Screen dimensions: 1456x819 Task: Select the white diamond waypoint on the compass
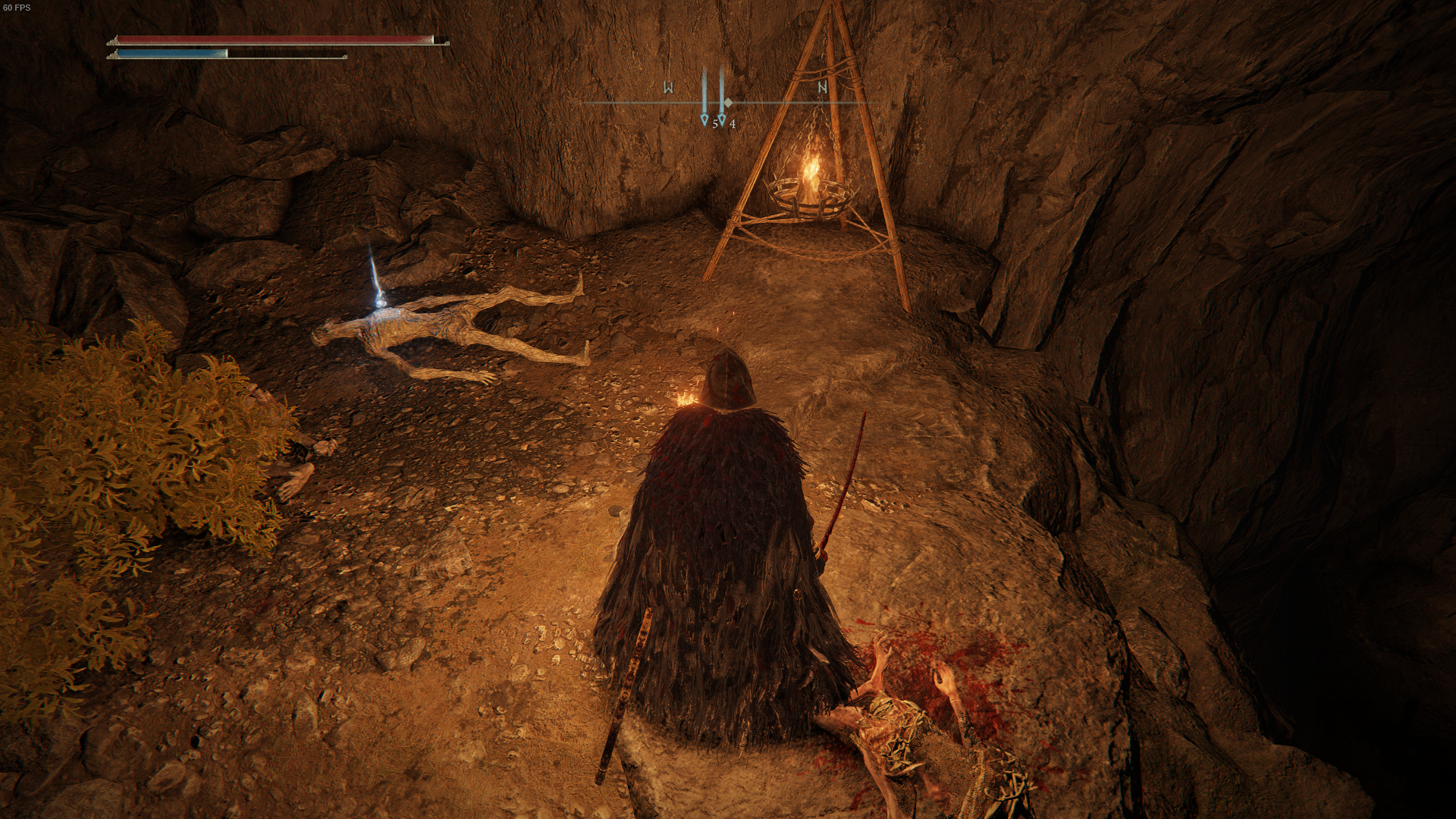tap(728, 102)
